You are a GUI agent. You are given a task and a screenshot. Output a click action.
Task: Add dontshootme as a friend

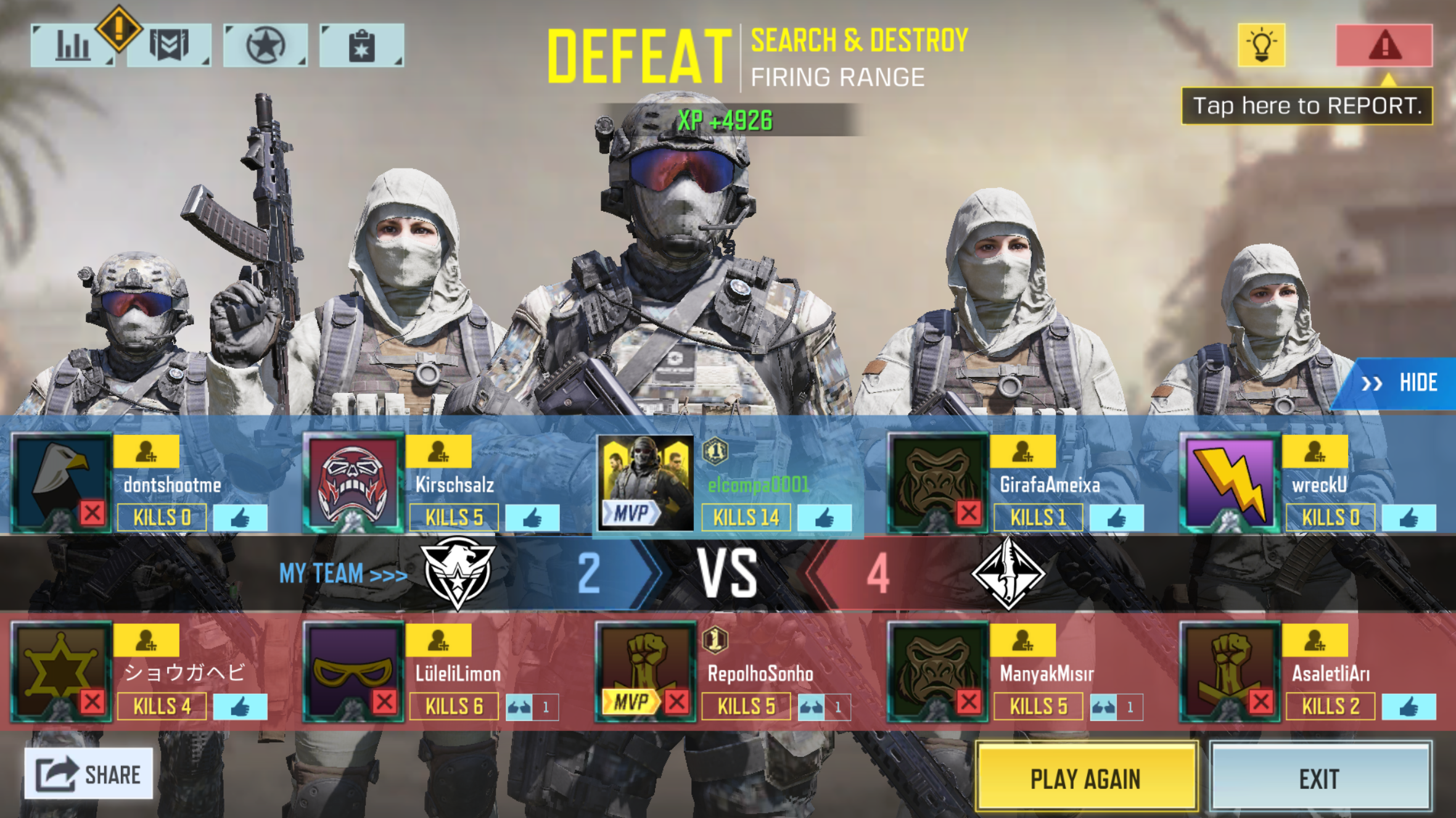pos(147,452)
